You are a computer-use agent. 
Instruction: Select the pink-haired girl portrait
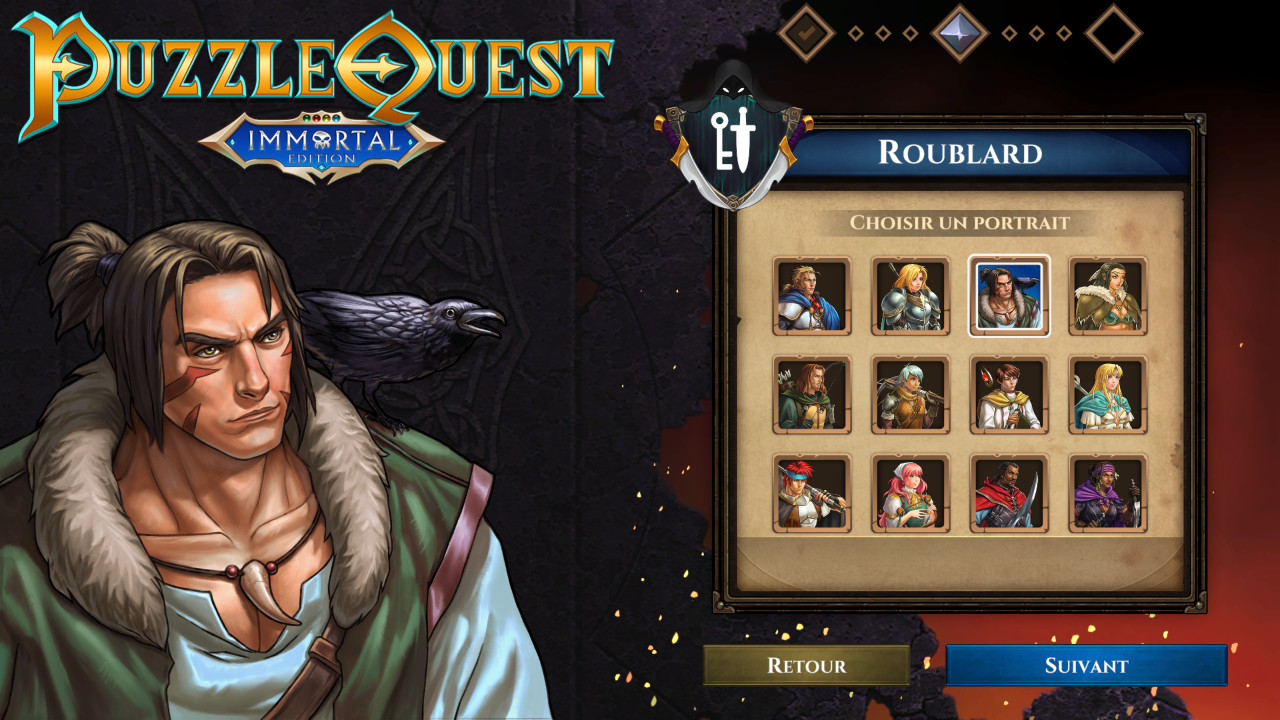pos(910,493)
